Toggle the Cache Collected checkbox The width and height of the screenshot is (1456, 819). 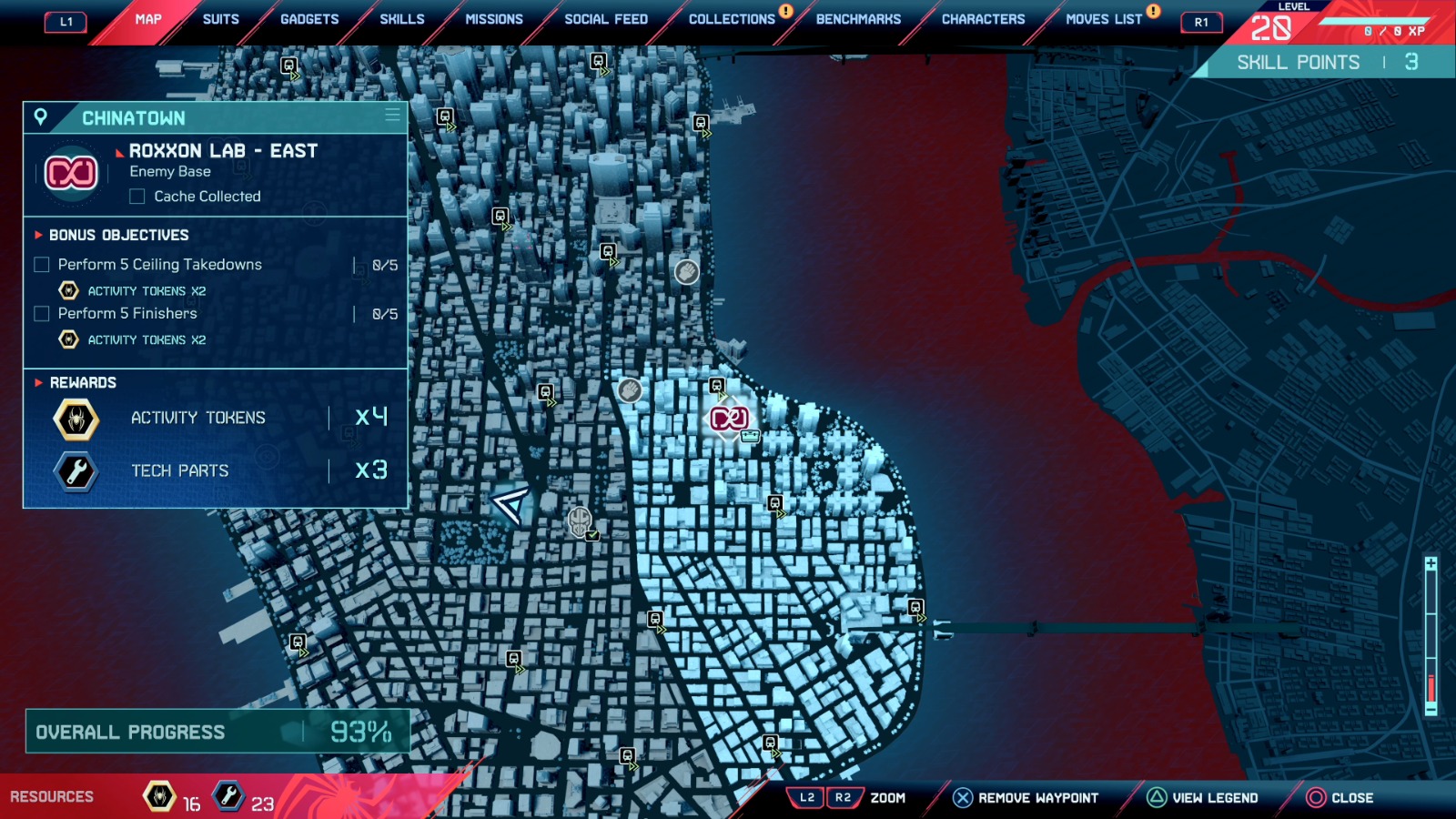(136, 196)
